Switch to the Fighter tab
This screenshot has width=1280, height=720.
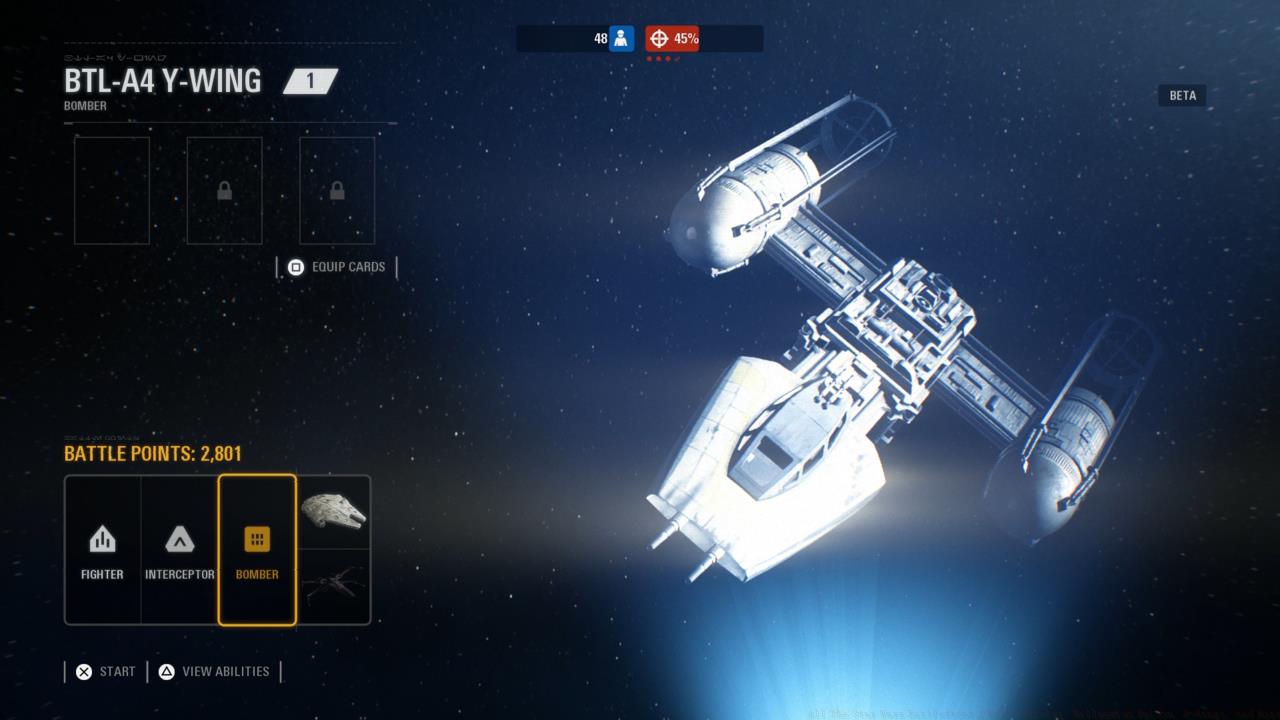[101, 550]
